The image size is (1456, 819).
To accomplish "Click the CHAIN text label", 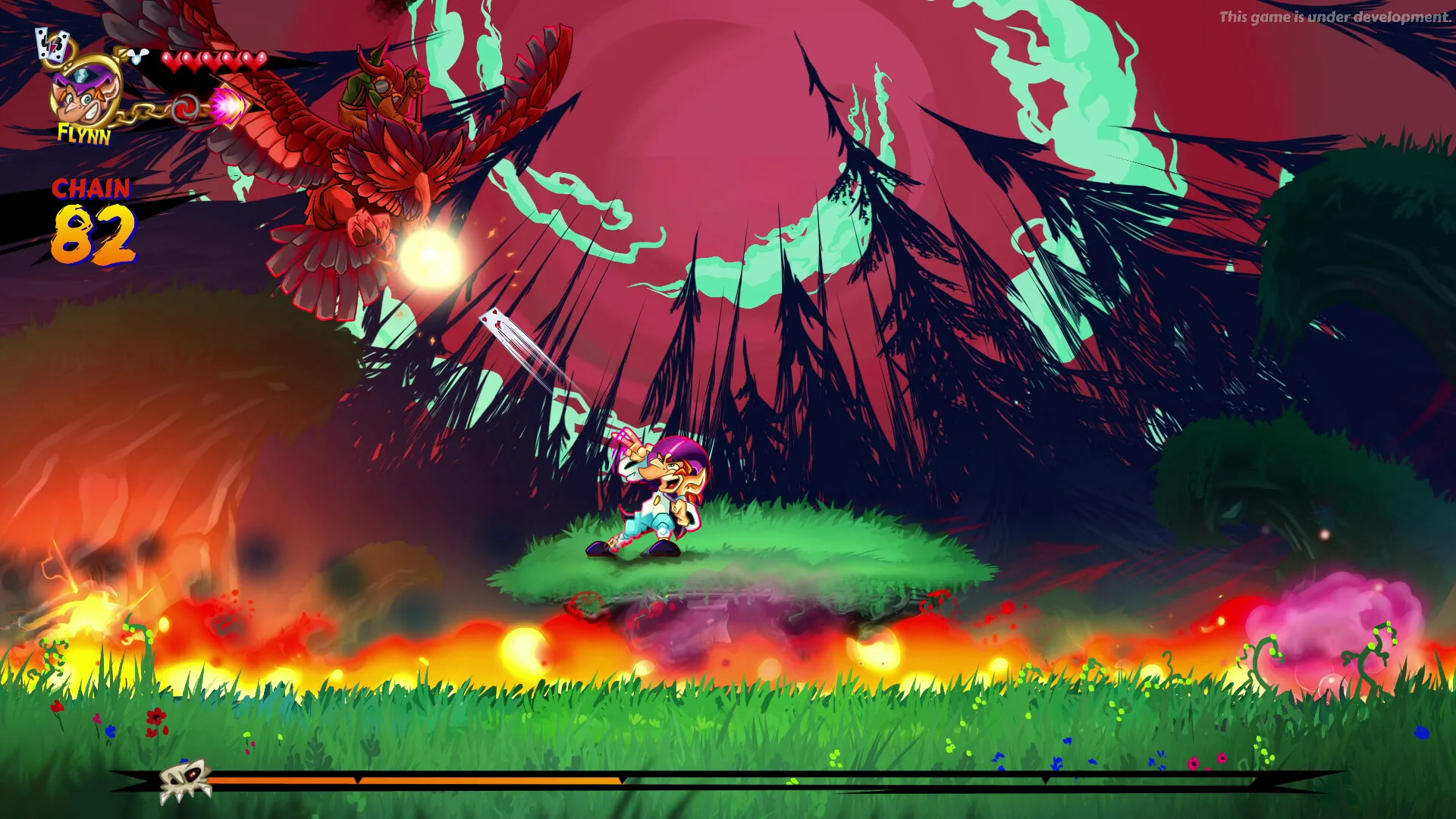I will [x=91, y=187].
